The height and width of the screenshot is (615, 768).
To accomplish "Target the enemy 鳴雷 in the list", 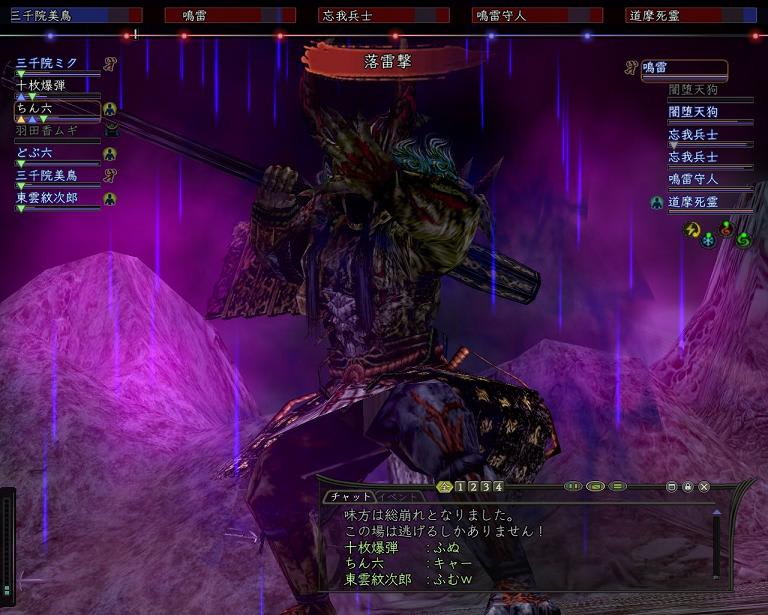I will tap(684, 68).
